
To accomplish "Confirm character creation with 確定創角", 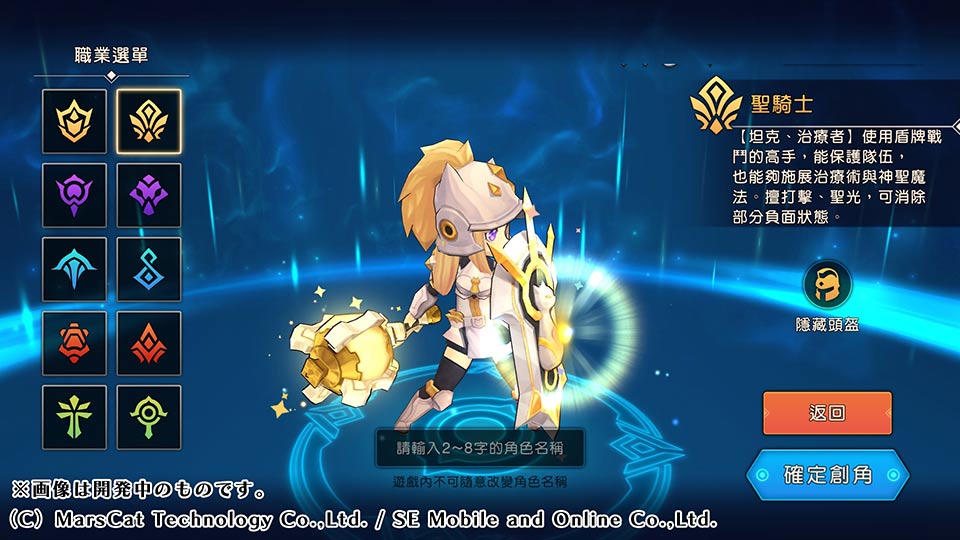I will [x=827, y=474].
